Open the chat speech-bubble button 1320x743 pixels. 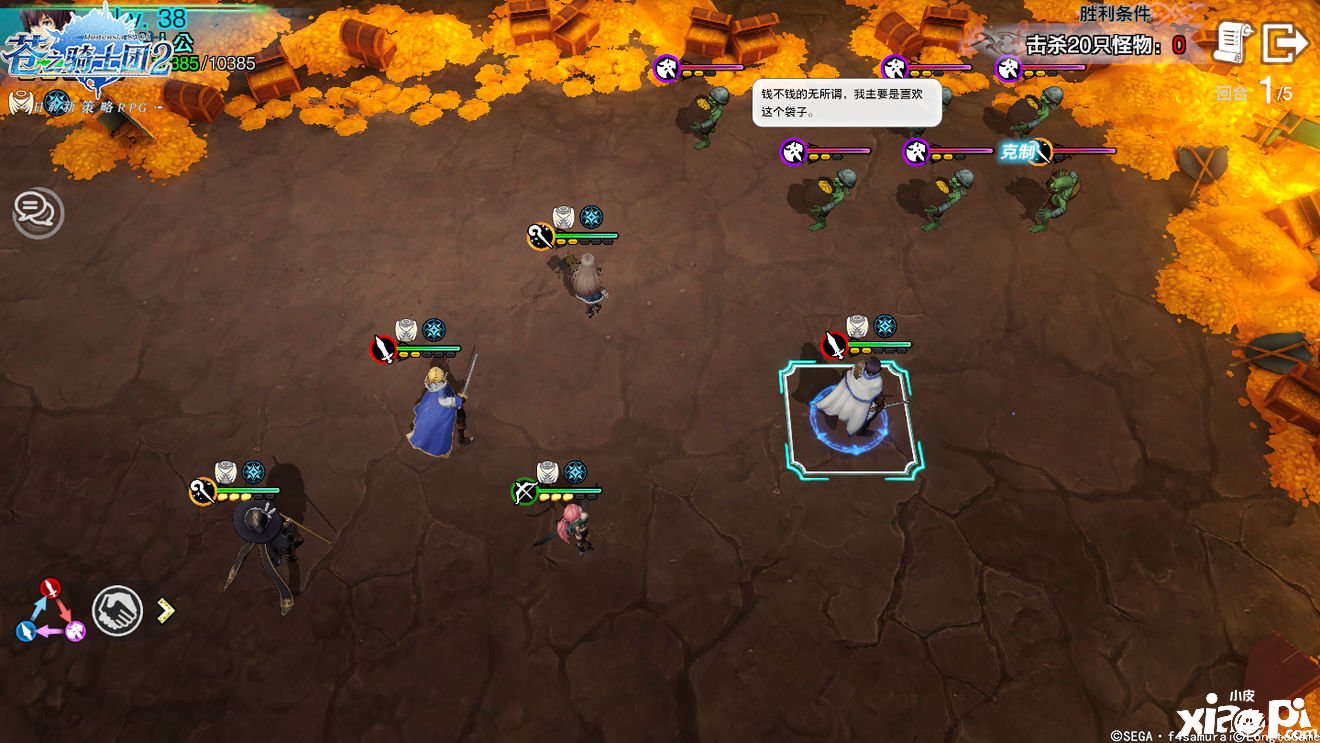click(38, 212)
